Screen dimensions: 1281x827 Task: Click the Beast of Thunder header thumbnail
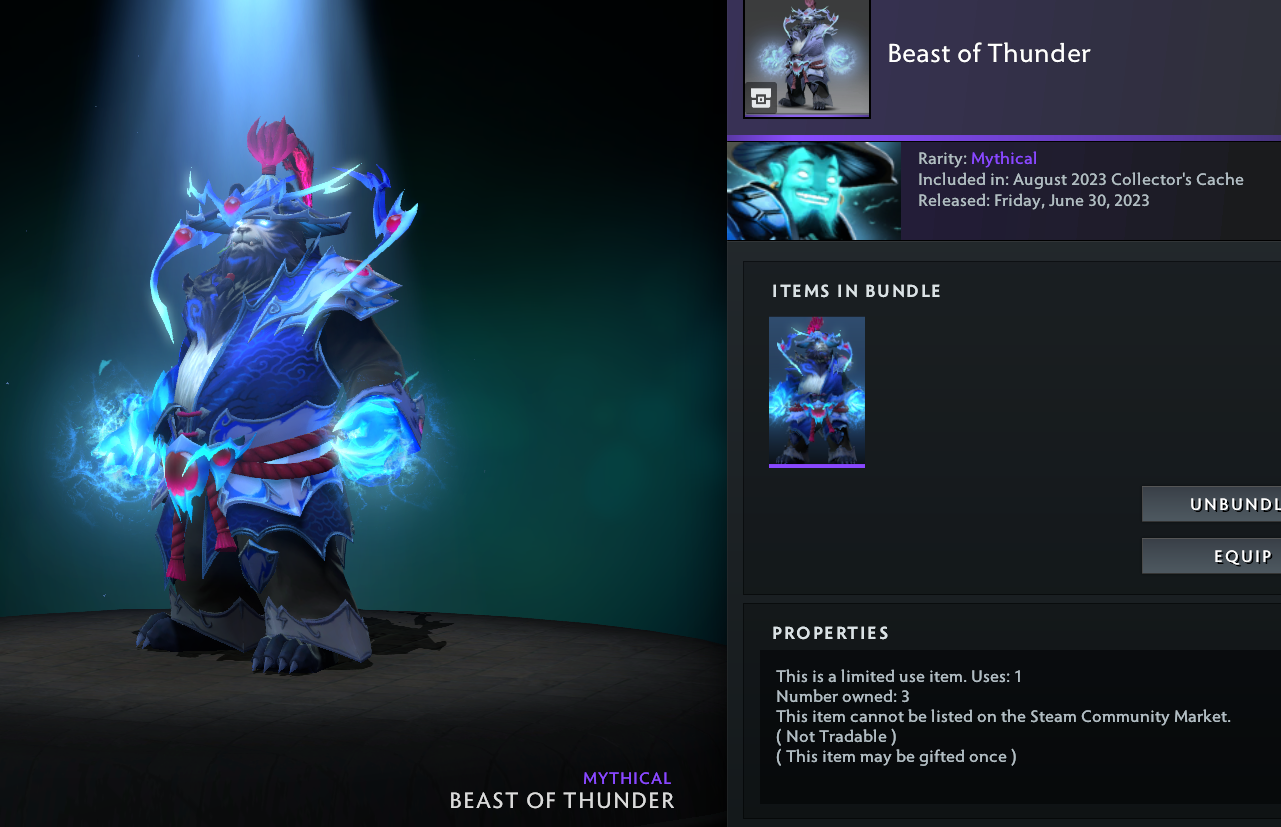click(807, 58)
